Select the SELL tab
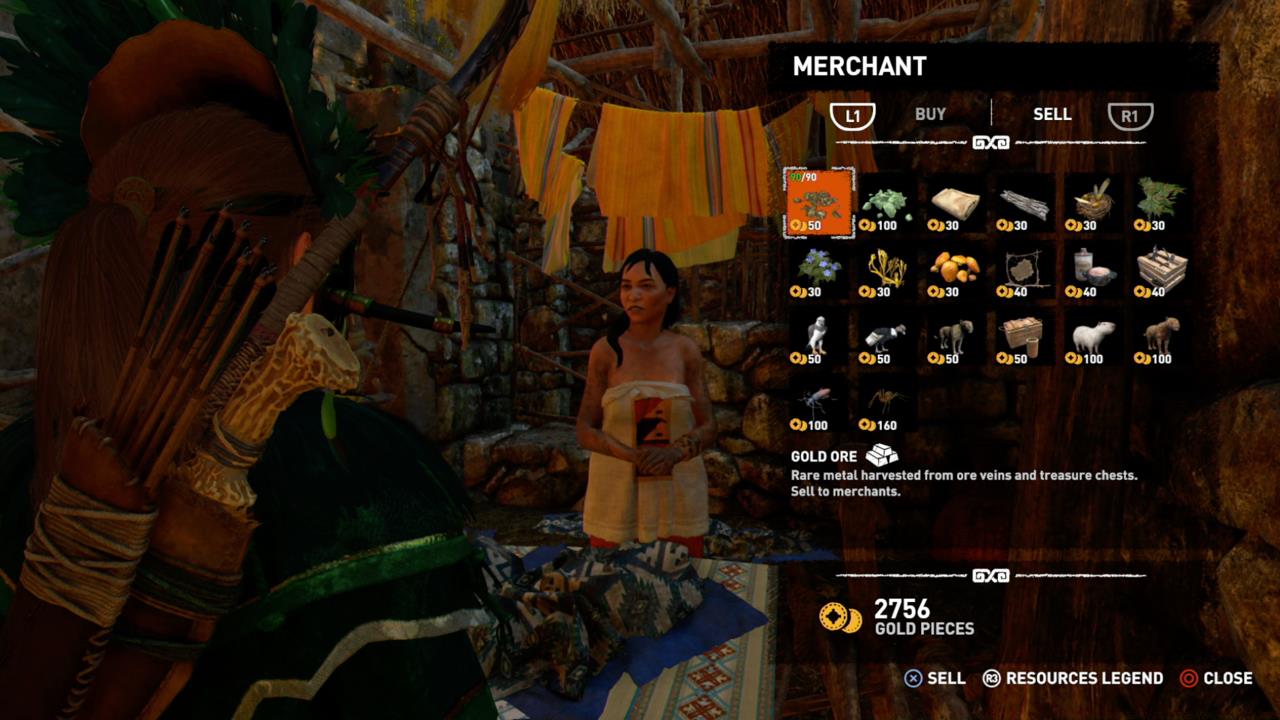Viewport: 1280px width, 720px height. tap(1053, 114)
